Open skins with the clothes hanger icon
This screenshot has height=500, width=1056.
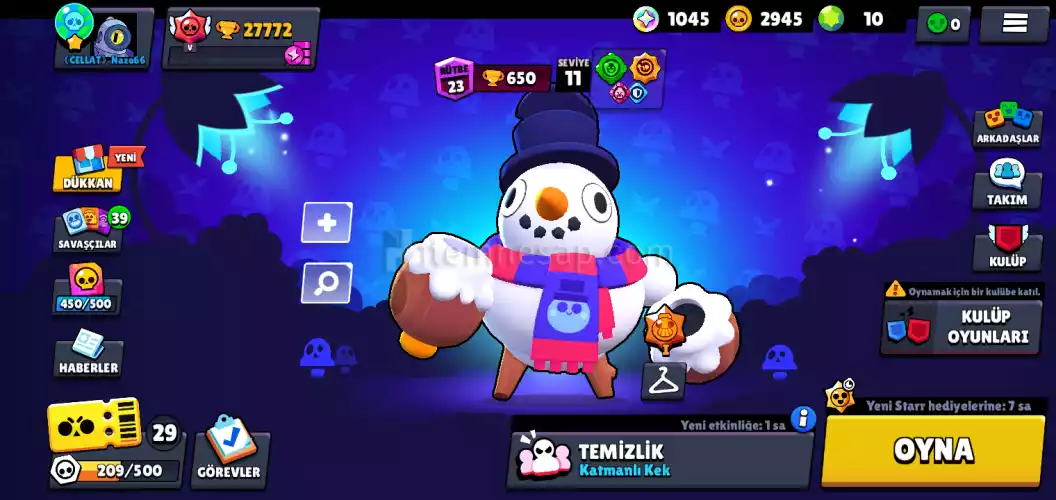pos(663,380)
